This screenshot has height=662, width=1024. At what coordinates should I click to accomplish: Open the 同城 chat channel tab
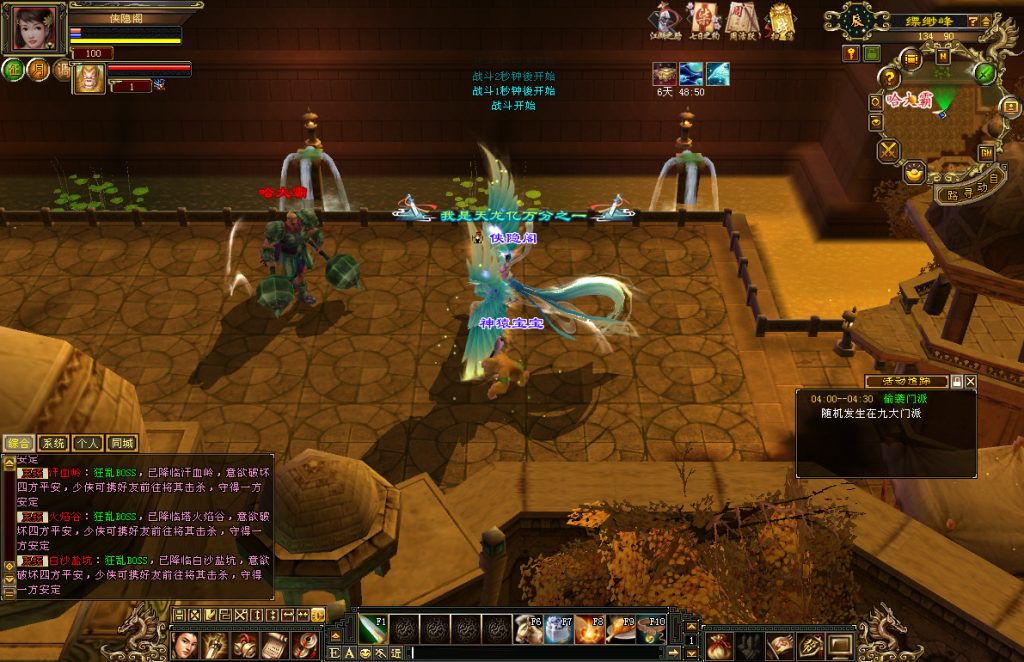[122, 443]
